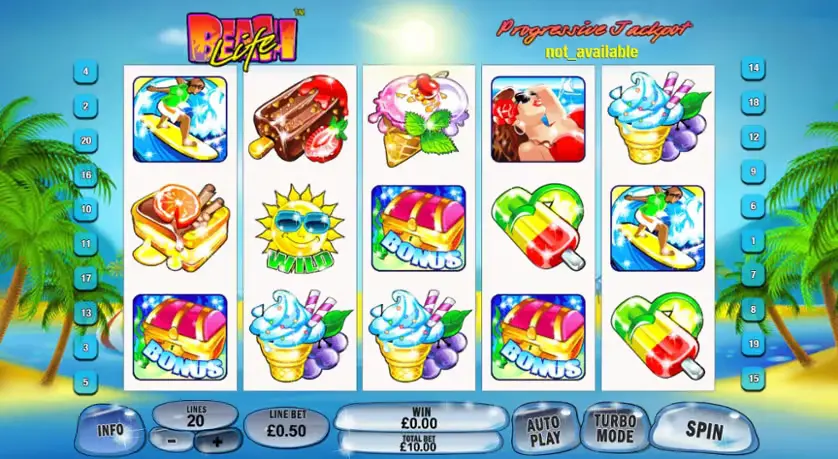838x459 pixels.
Task: Open the INFO paytable
Action: (110, 429)
